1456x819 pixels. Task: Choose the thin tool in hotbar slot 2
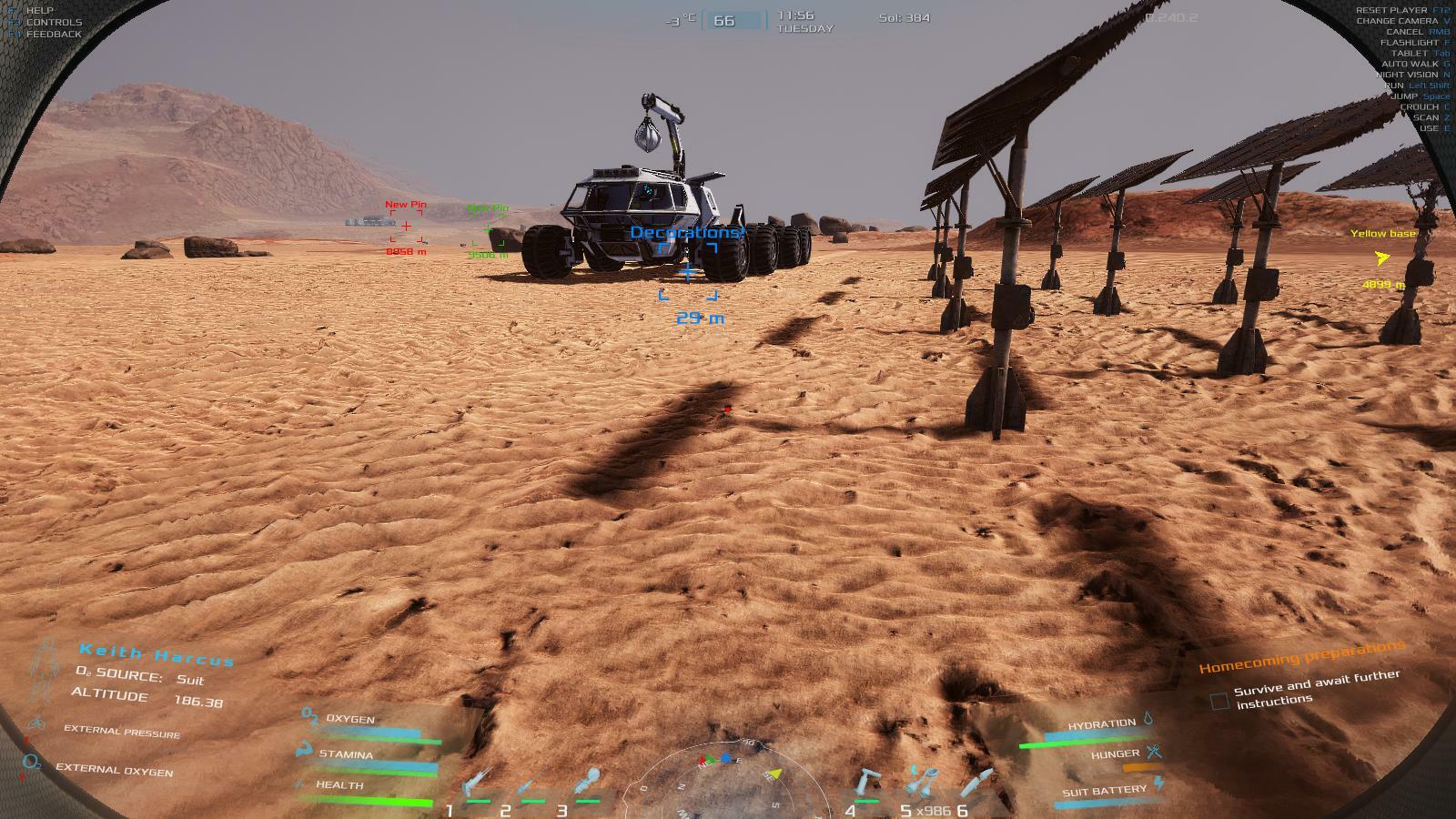click(531, 784)
